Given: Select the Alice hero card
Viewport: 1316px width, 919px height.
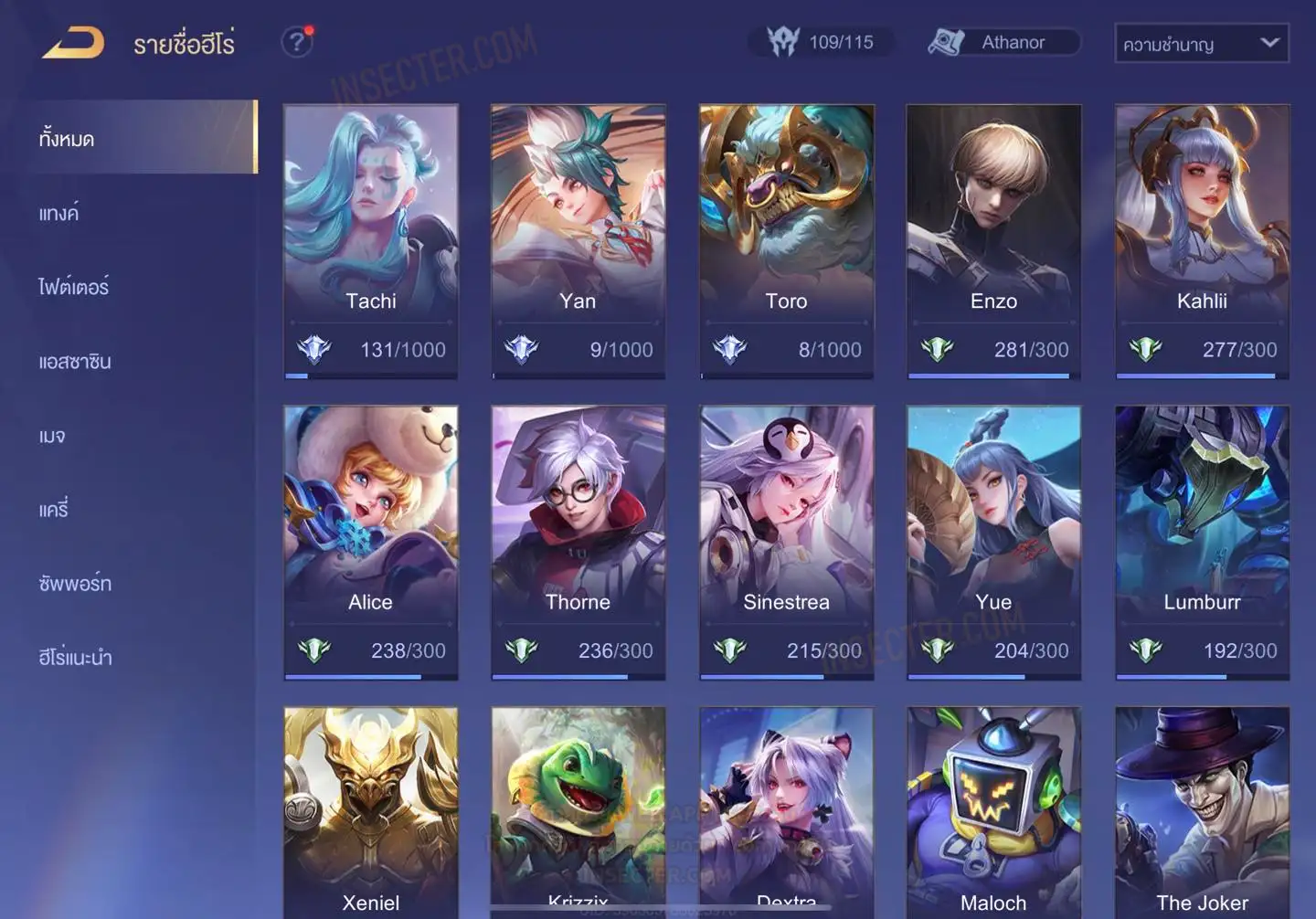Looking at the screenshot, I should [371, 542].
